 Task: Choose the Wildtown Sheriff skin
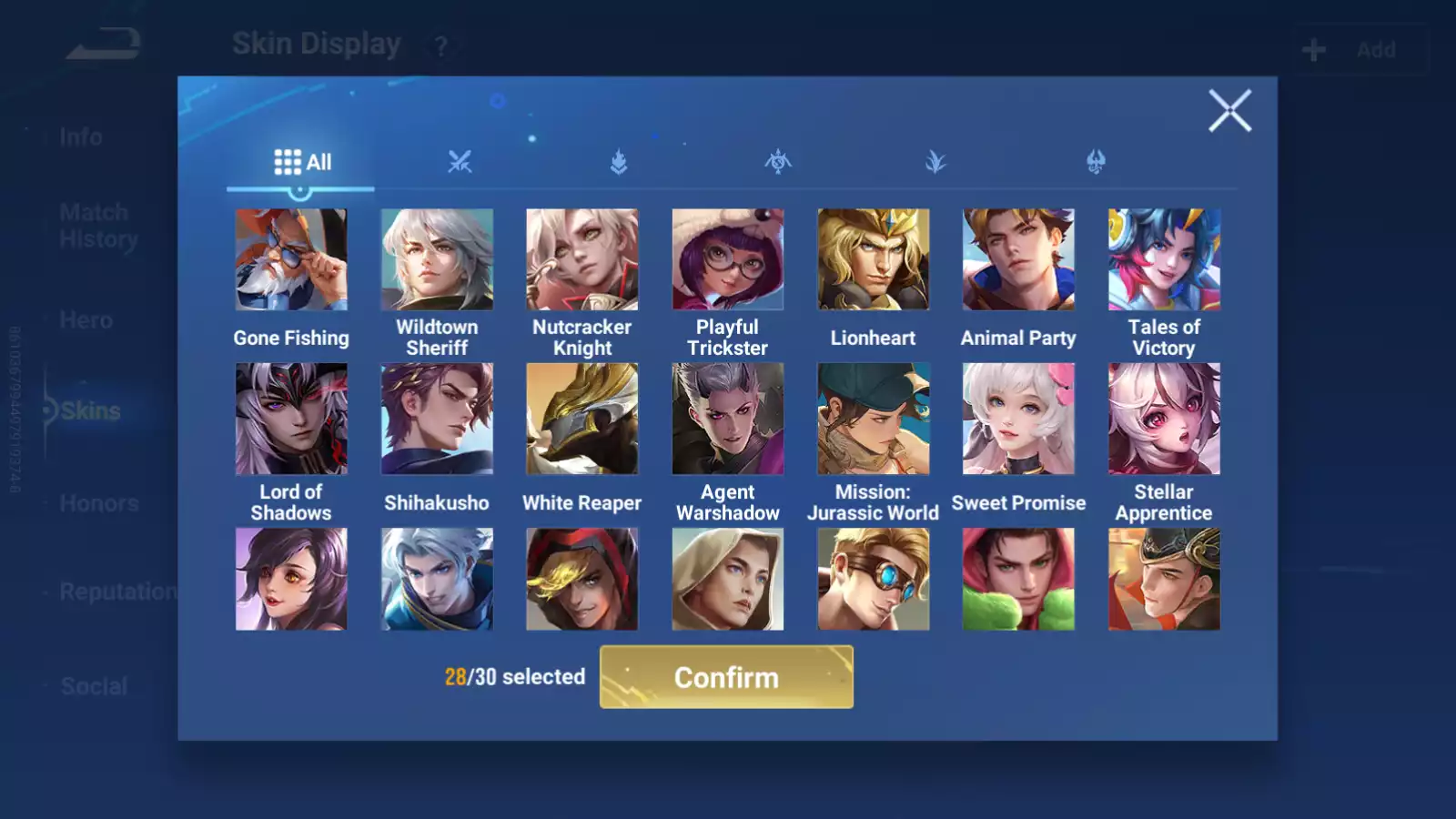coord(437,260)
